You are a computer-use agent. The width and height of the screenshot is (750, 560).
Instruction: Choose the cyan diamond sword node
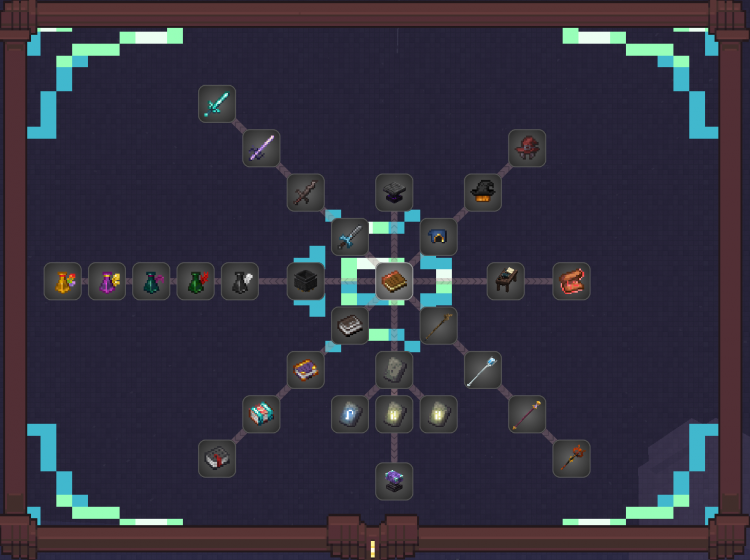(217, 104)
